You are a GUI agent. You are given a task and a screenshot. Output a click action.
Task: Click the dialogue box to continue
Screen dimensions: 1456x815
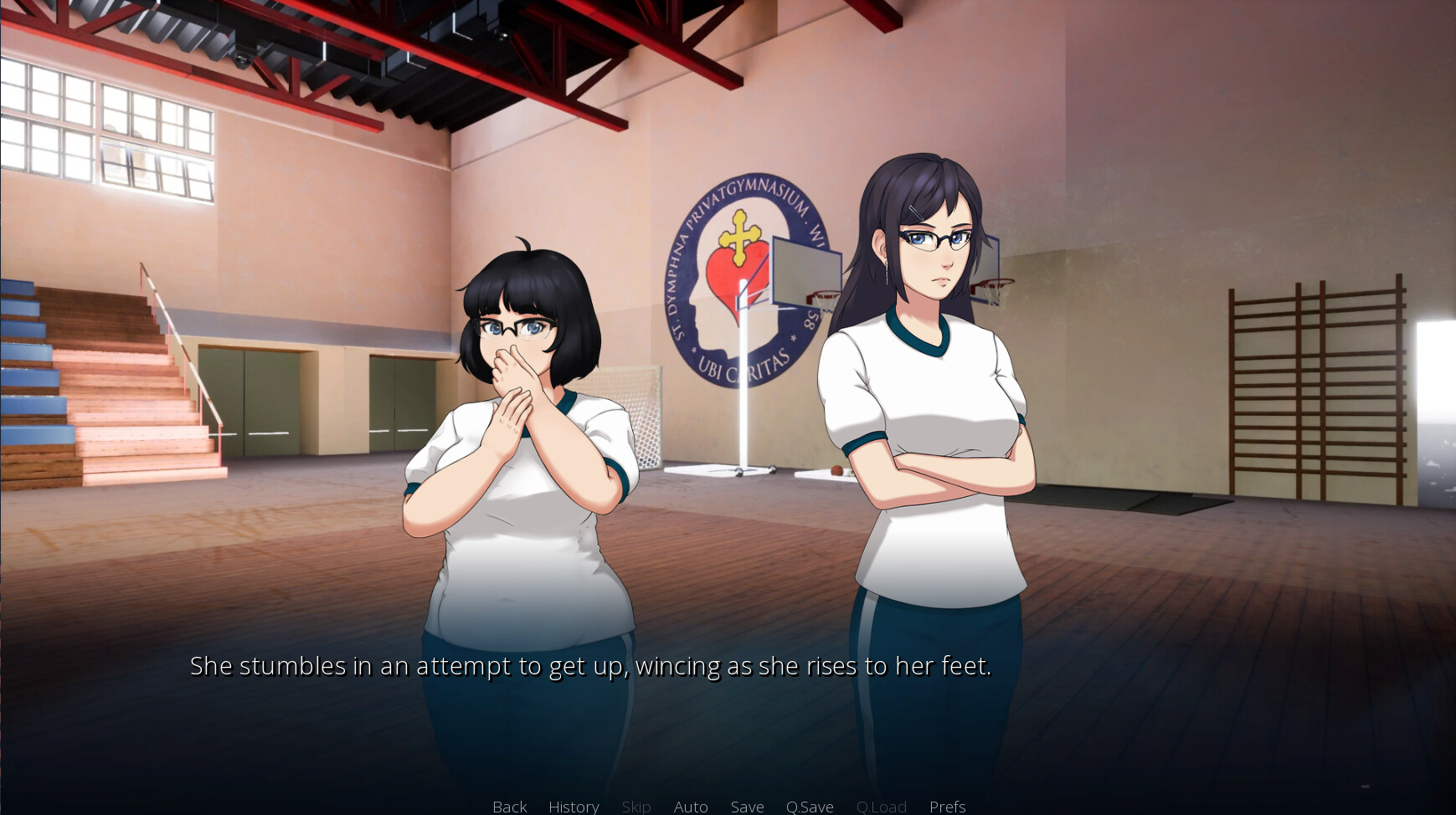click(728, 686)
